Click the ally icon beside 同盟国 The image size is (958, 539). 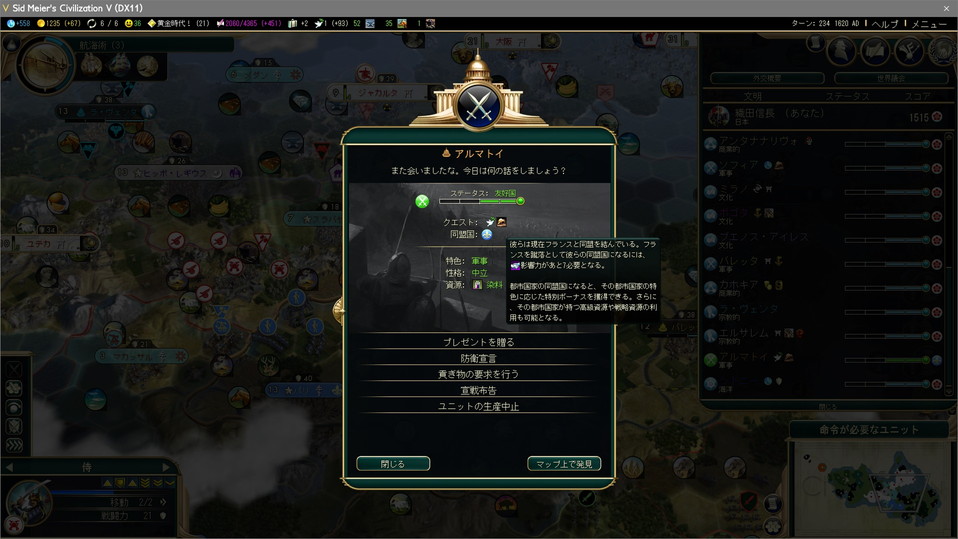click(487, 234)
